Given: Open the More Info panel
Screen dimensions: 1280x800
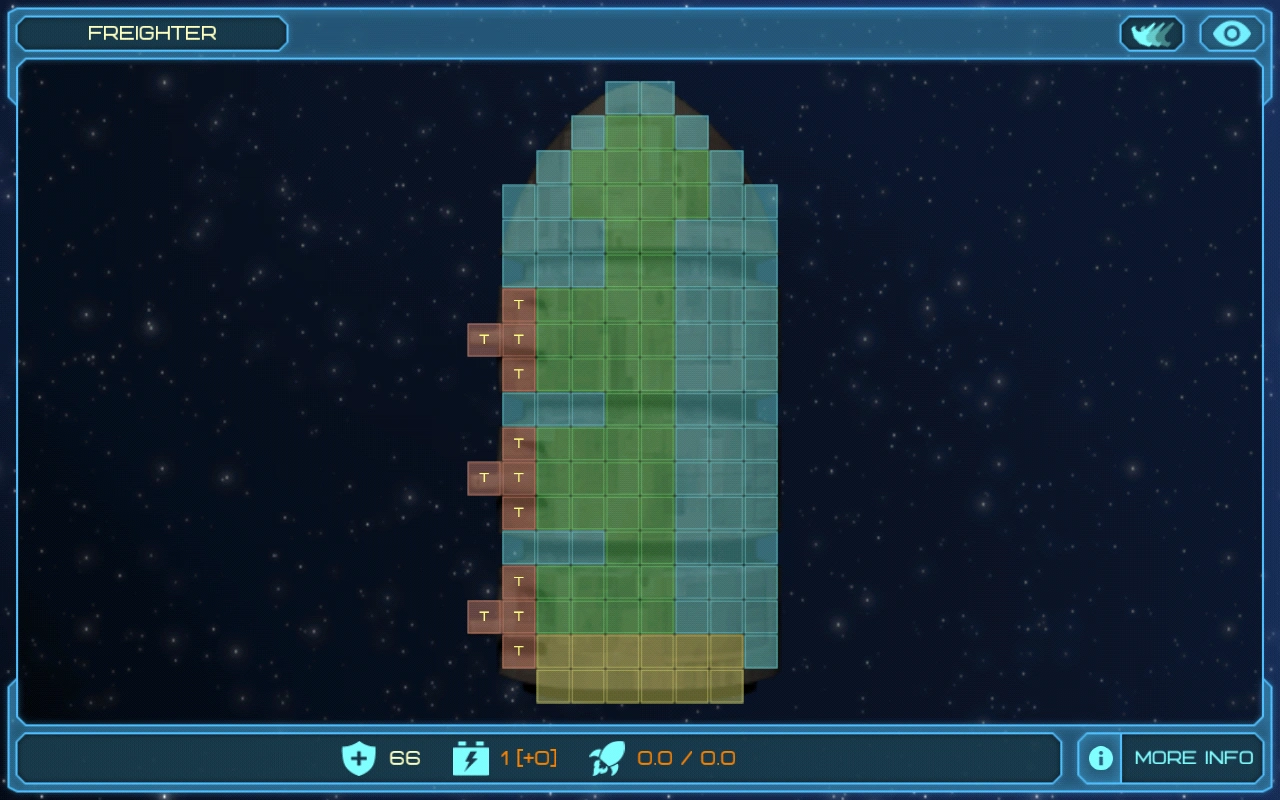Looking at the screenshot, I should (1192, 758).
